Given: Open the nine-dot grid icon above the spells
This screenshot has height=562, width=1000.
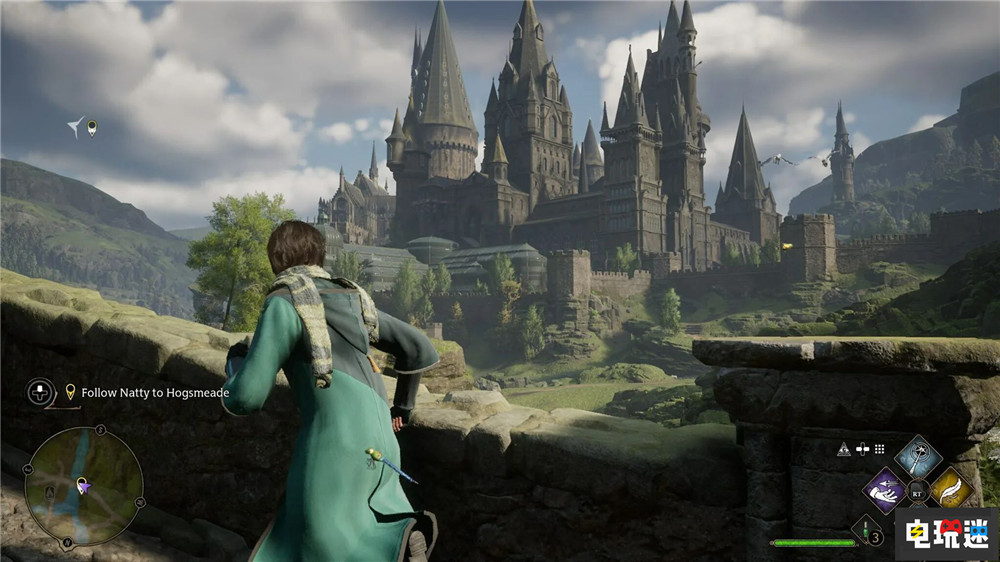Looking at the screenshot, I should point(879,449).
